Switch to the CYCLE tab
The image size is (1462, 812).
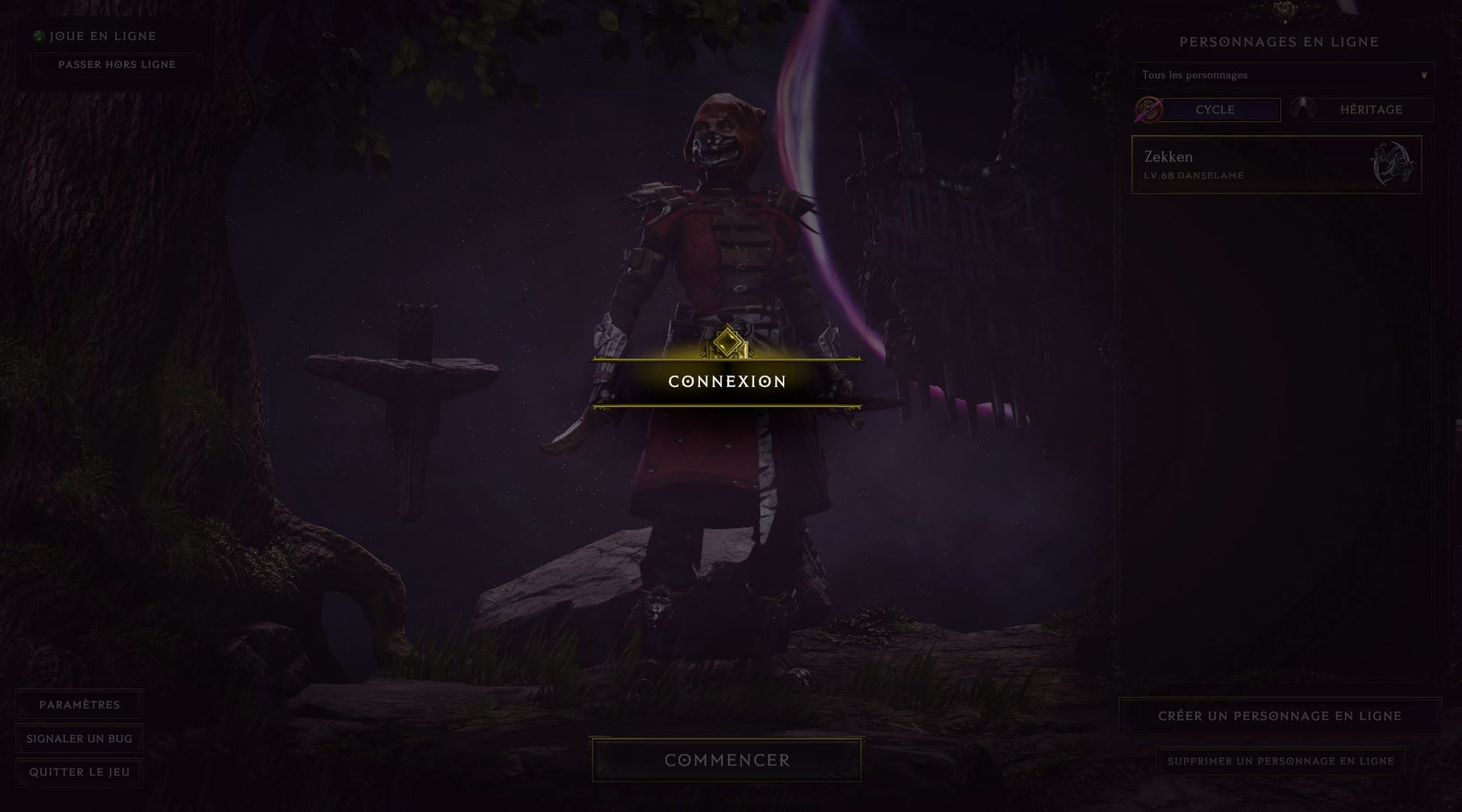(x=1214, y=110)
